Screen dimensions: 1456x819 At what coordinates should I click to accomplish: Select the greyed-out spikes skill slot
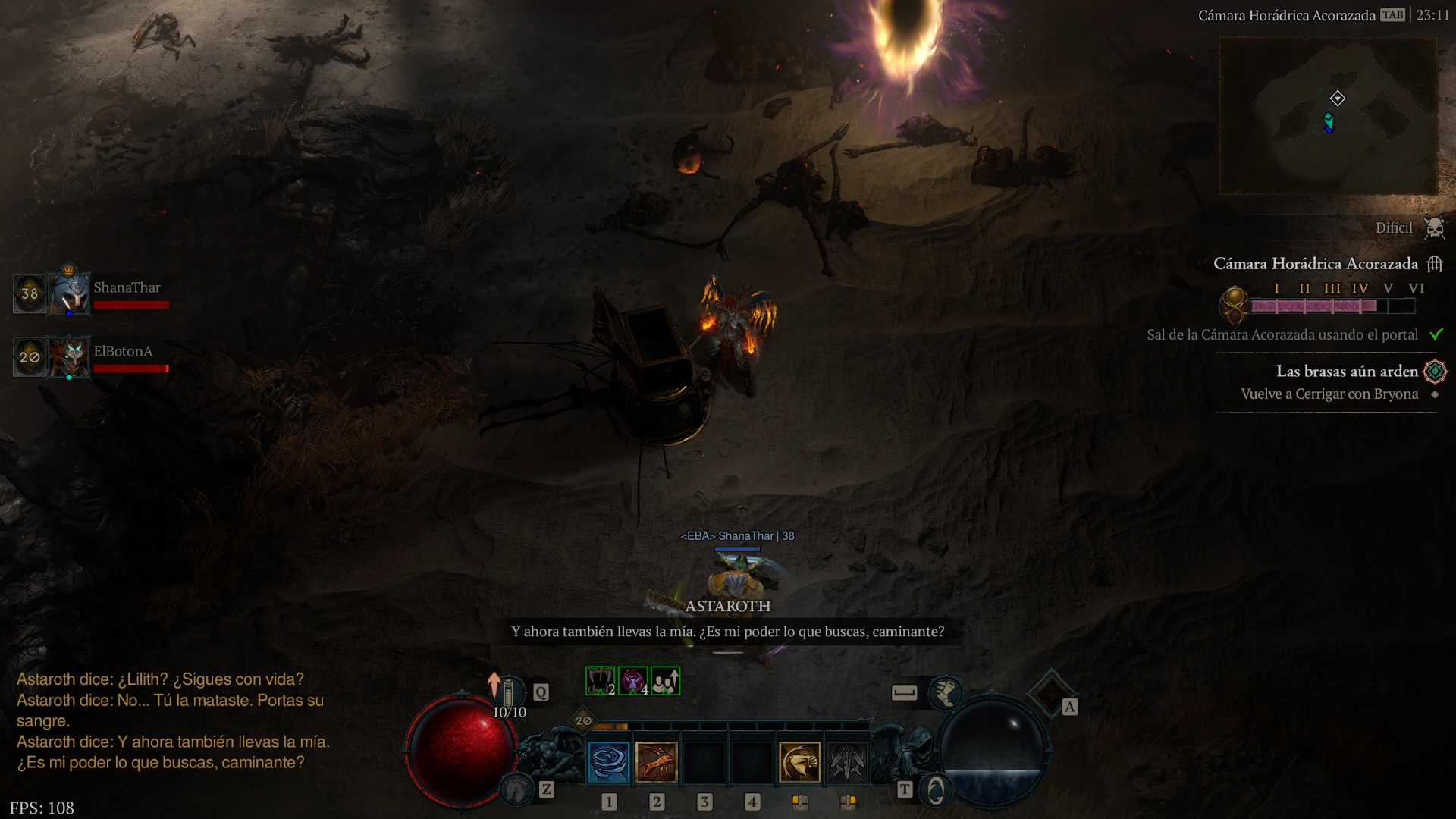pyautogui.click(x=847, y=761)
